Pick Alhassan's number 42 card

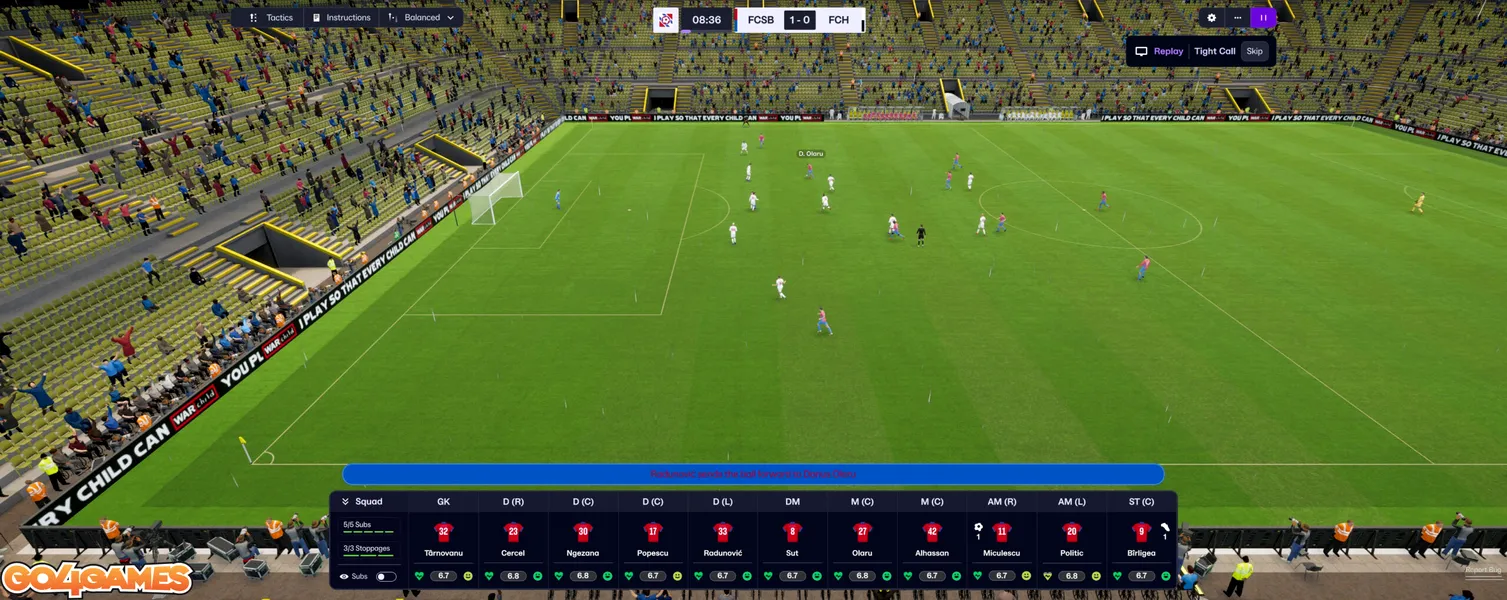click(932, 540)
